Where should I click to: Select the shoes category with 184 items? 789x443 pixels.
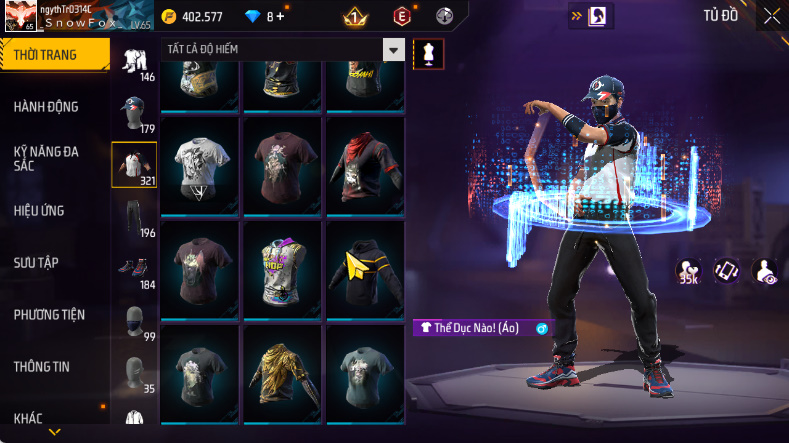(134, 269)
